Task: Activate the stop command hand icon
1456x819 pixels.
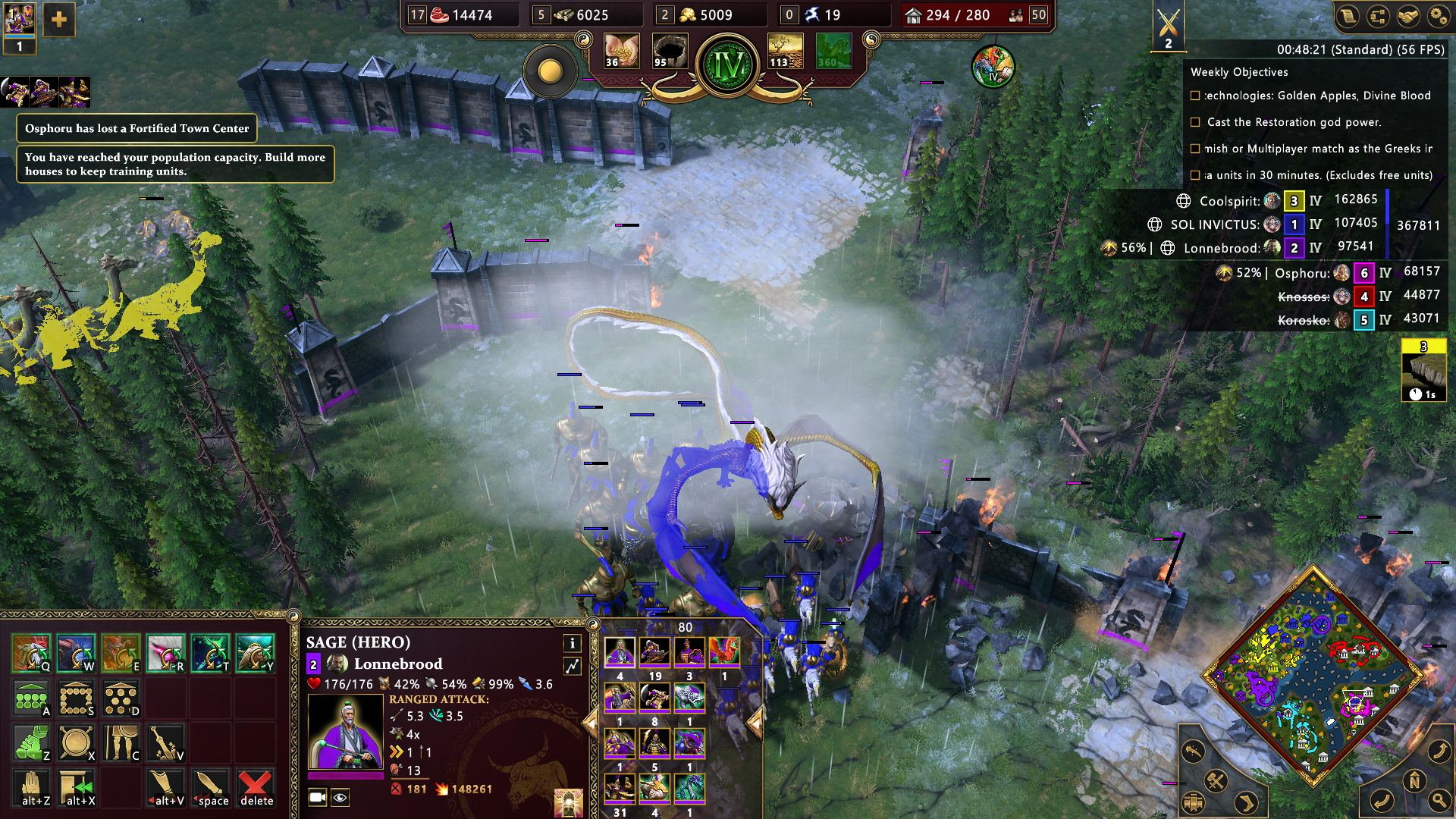Action: pyautogui.click(x=31, y=788)
